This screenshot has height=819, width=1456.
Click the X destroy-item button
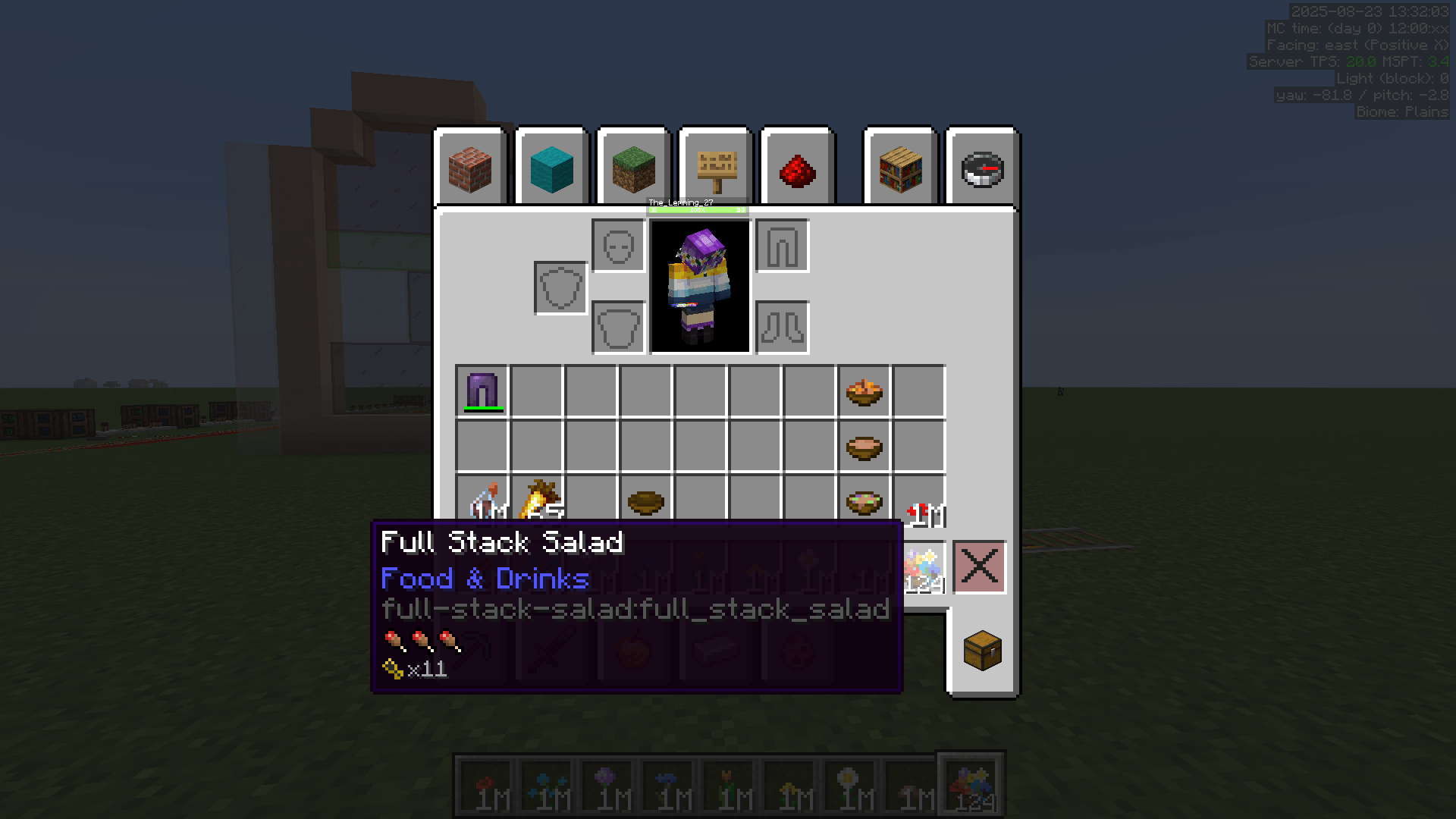point(979,568)
